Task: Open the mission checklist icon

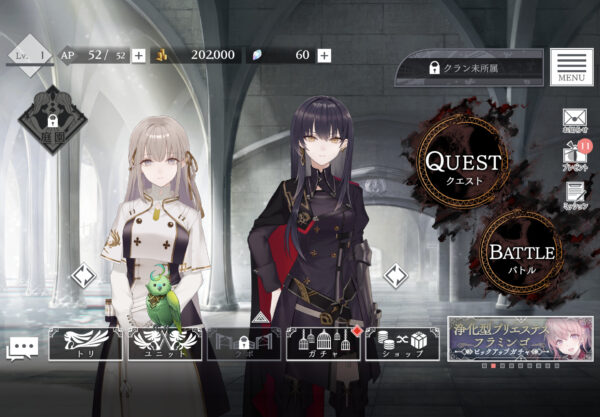Action: pos(574,194)
